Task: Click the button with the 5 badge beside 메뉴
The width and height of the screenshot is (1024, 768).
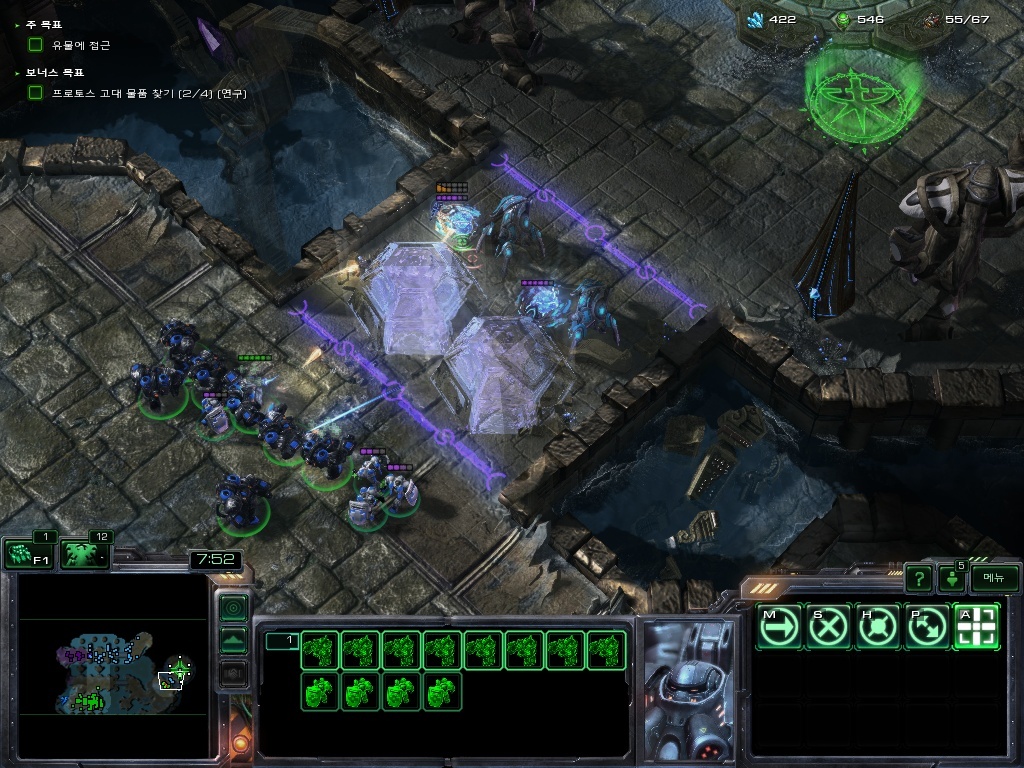Action: 951,579
